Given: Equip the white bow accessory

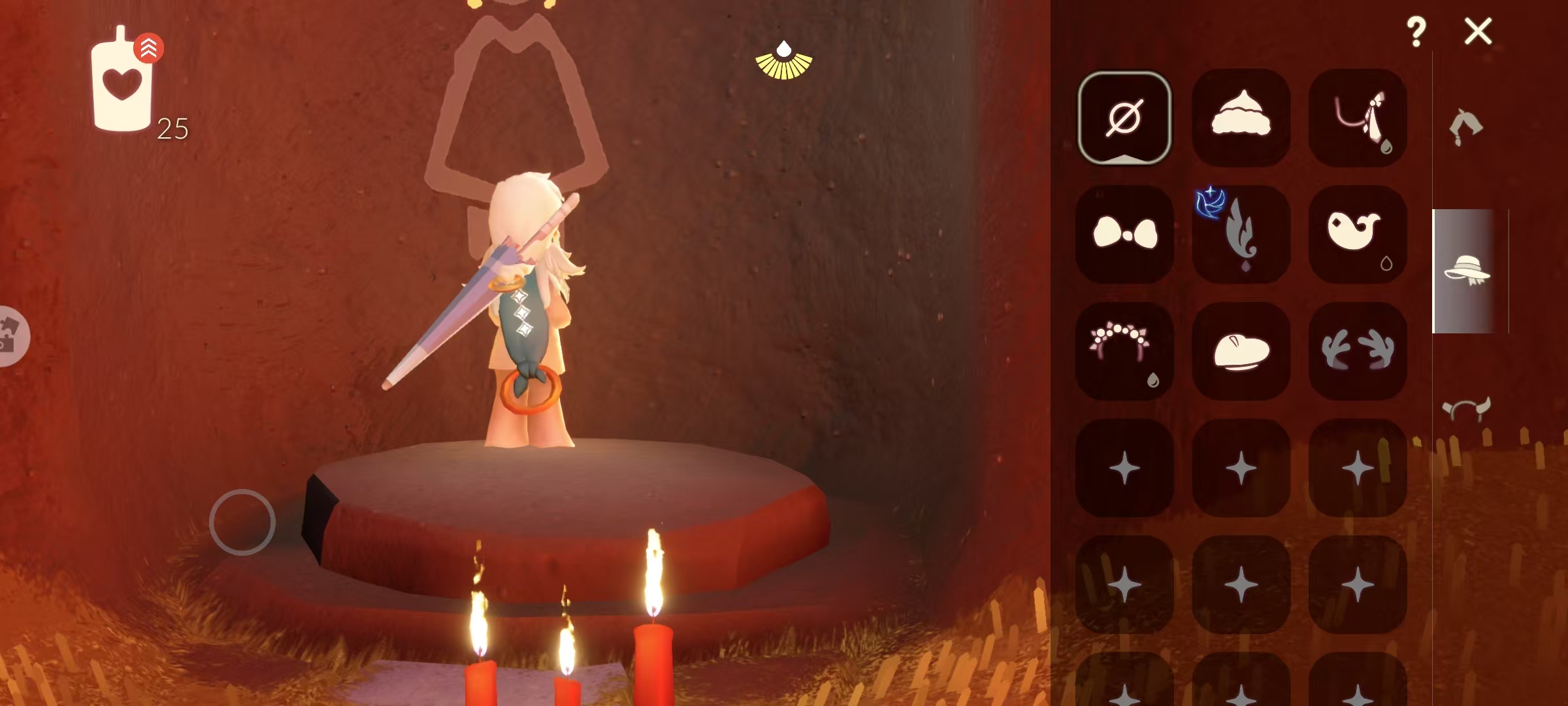Looking at the screenshot, I should [x=1124, y=234].
